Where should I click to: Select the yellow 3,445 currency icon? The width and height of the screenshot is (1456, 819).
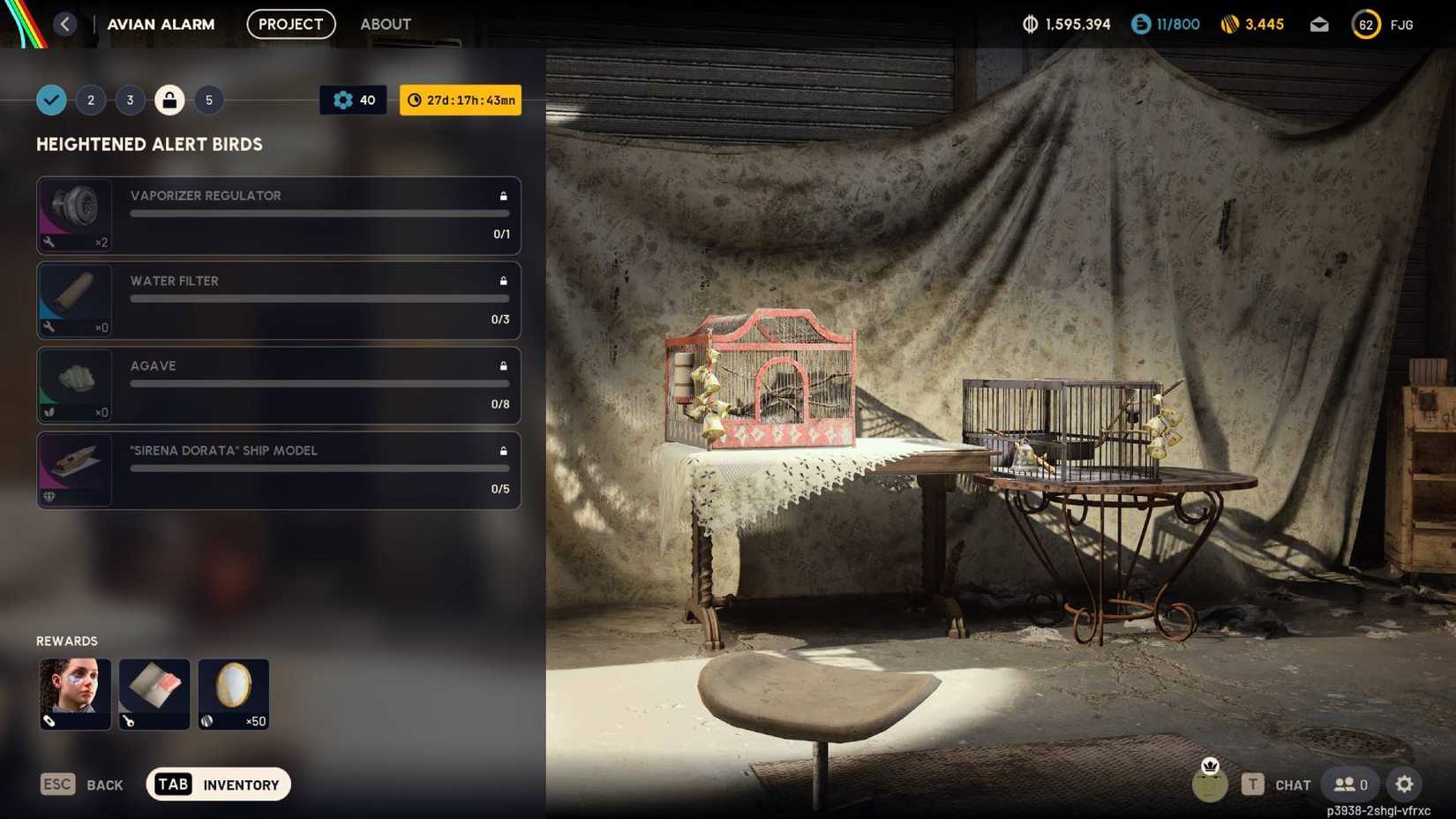pos(1230,24)
